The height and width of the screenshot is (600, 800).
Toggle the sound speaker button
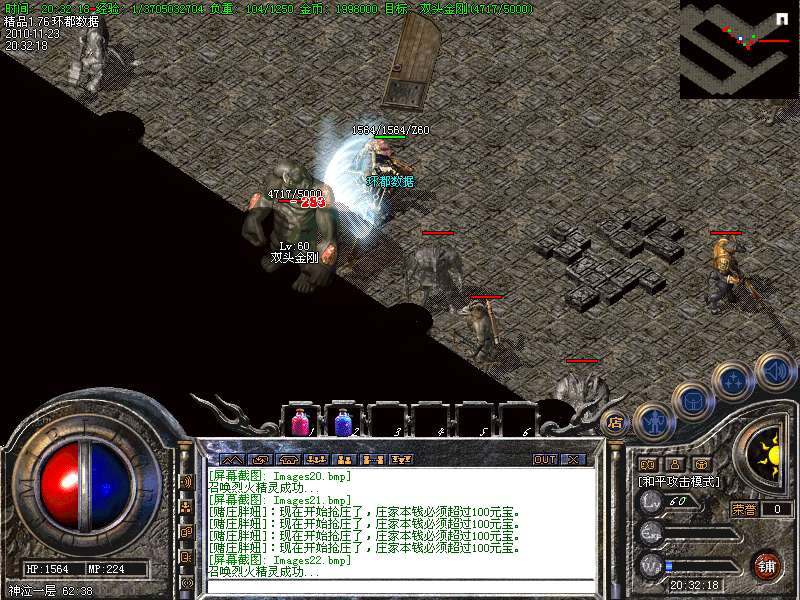click(x=773, y=370)
